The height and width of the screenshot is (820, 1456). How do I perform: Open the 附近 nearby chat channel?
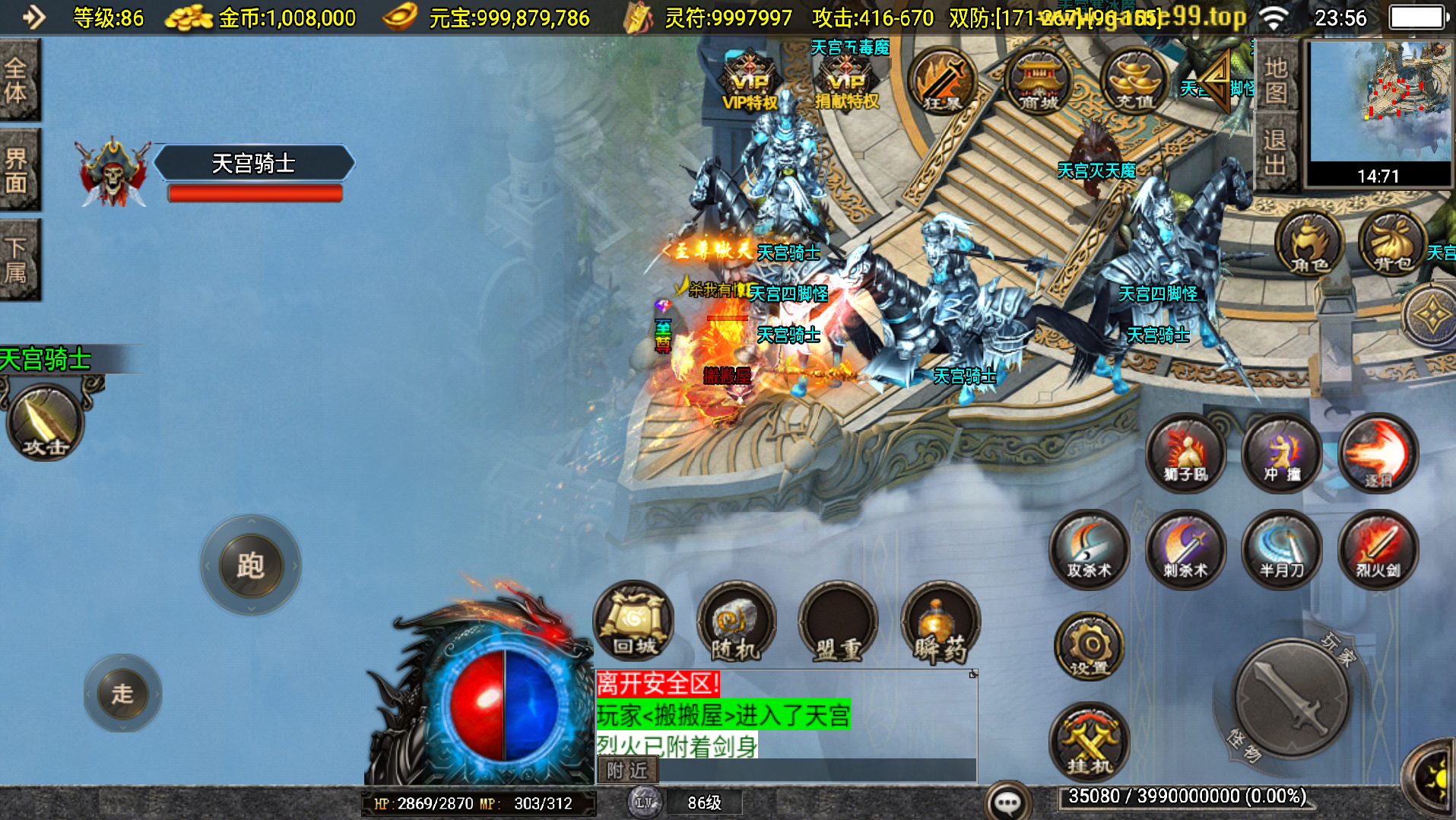pos(627,771)
